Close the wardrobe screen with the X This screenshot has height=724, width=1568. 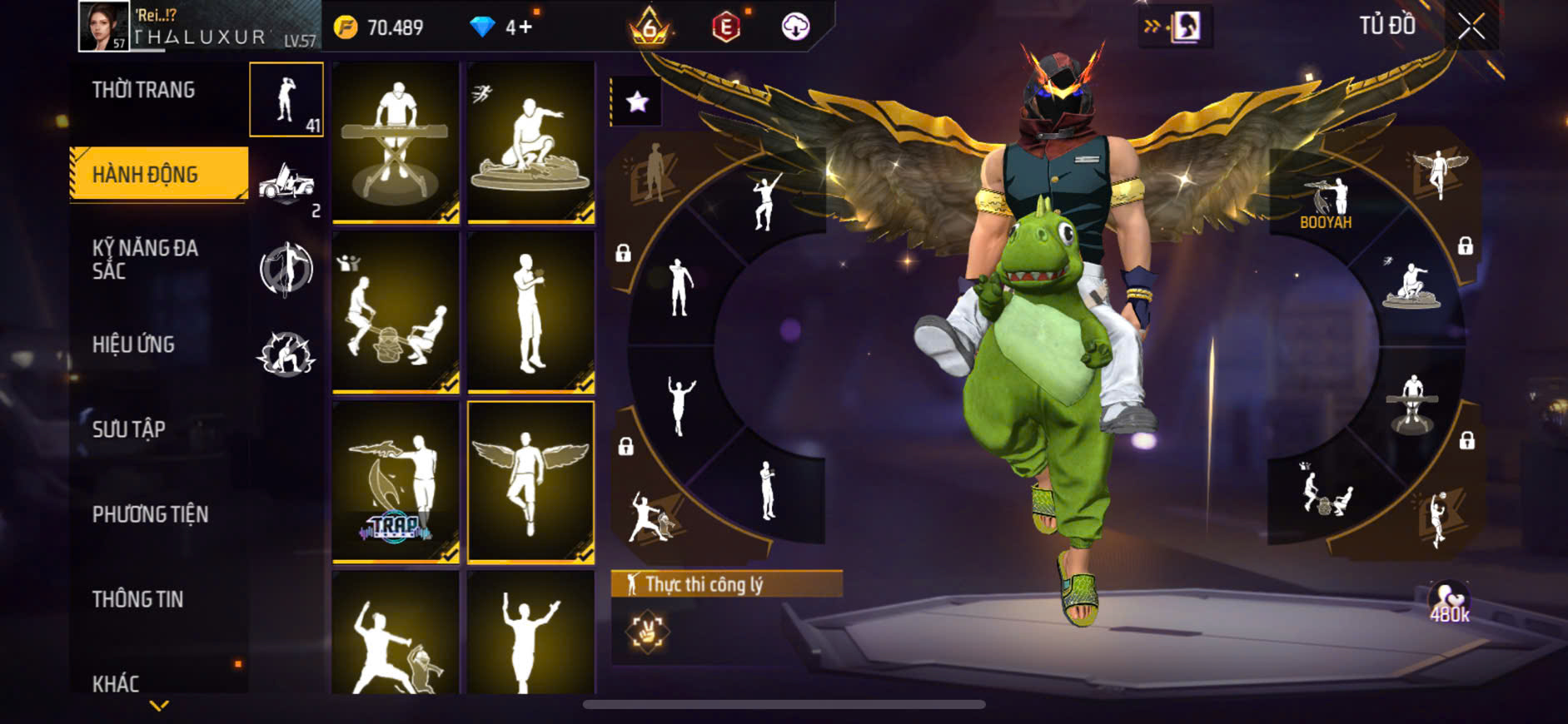coord(1471,27)
